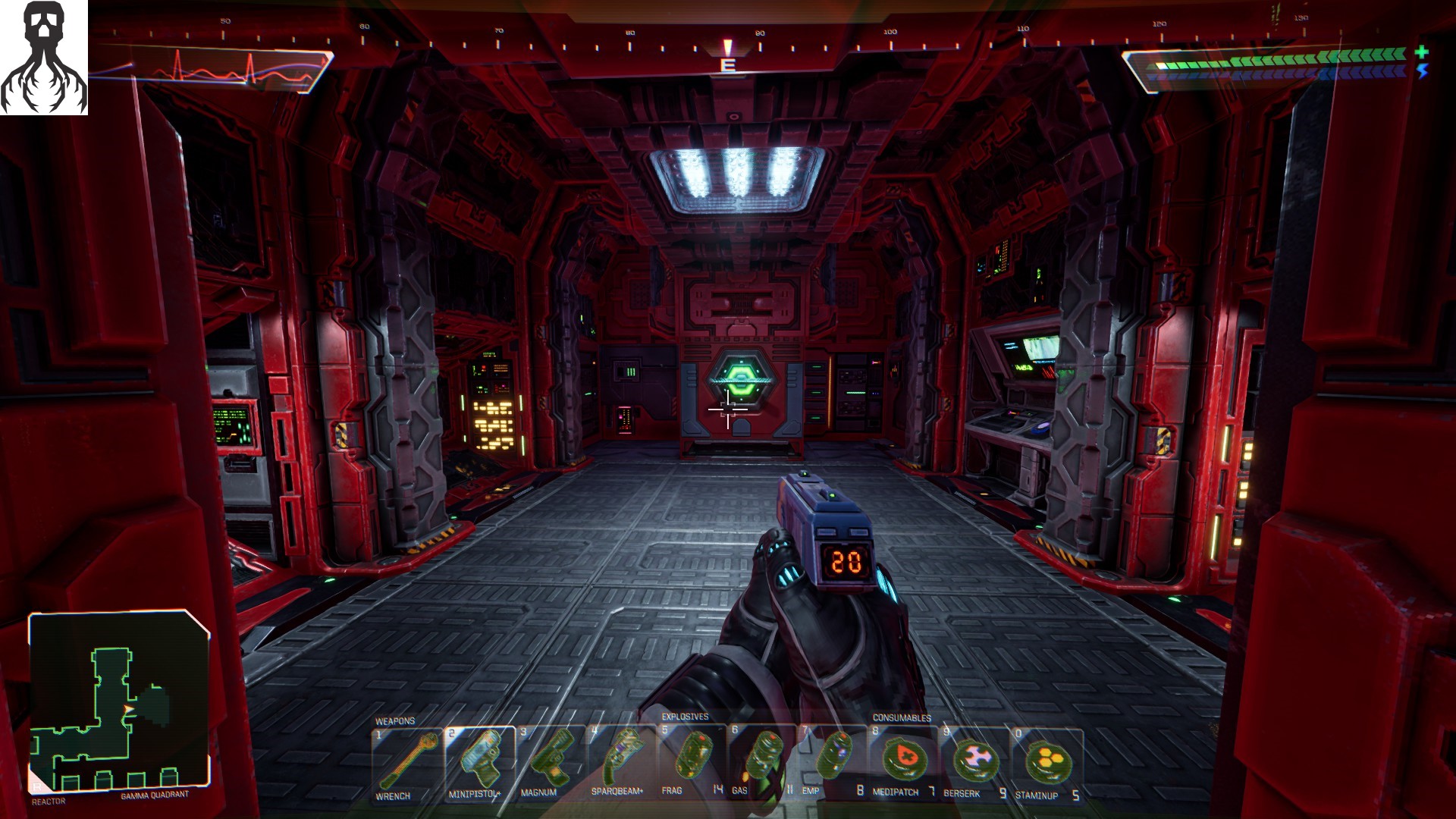Viewport: 1456px width, 819px height.
Task: Activate the Berserk patch slot
Action: [x=974, y=762]
